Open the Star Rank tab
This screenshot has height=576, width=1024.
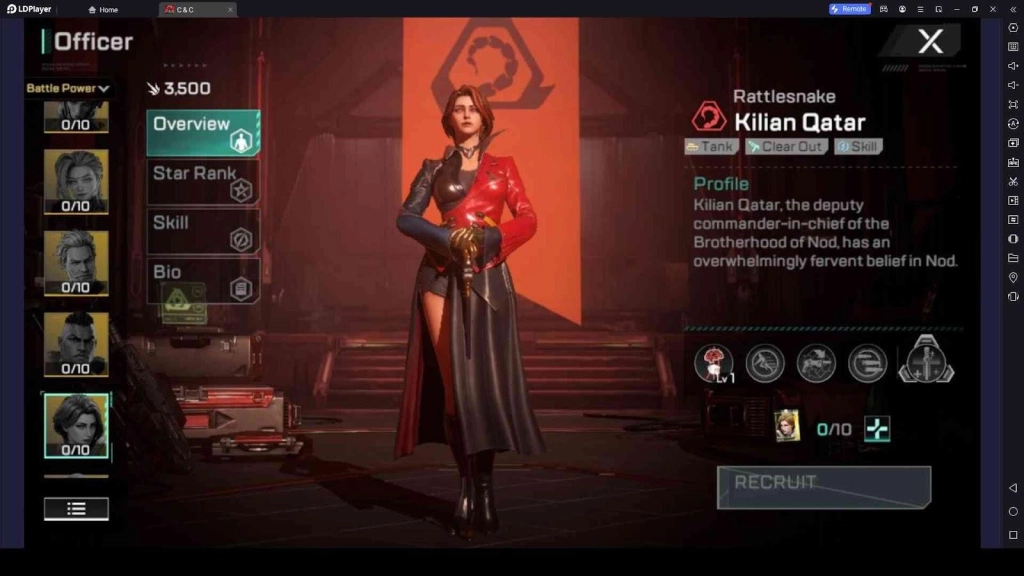pyautogui.click(x=203, y=181)
